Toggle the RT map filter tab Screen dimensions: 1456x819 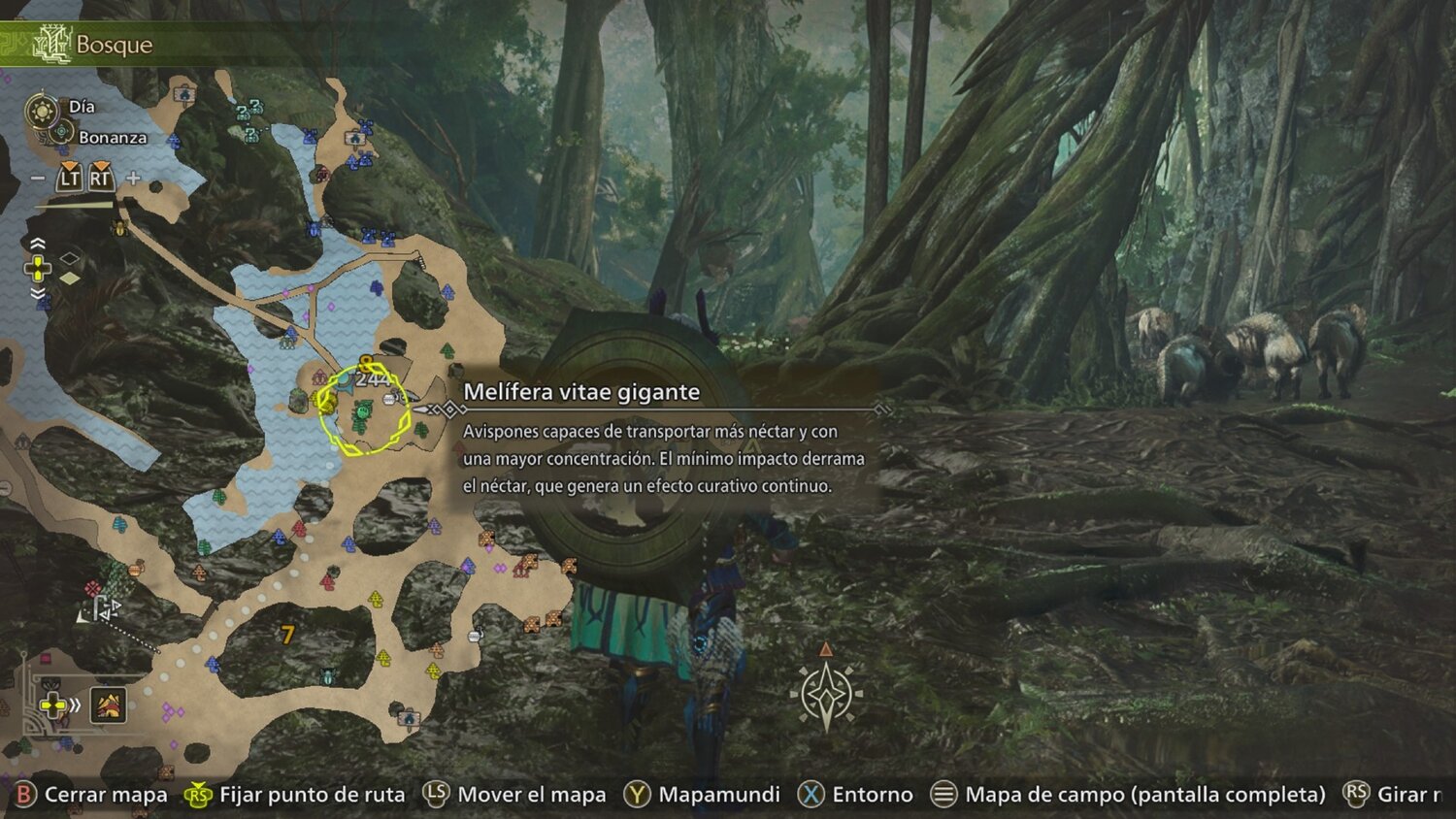point(101,177)
